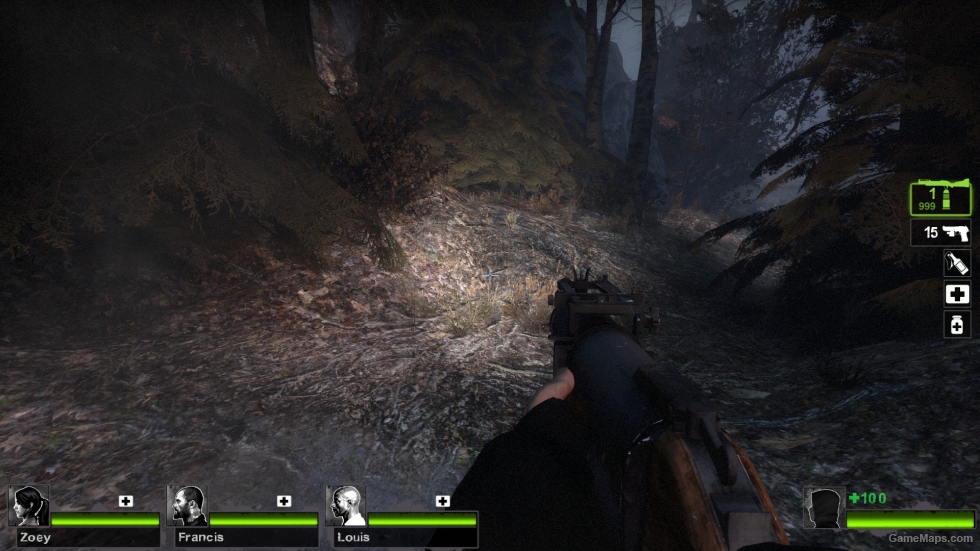Choose the first aid kit slot
The width and height of the screenshot is (980, 551).
pyautogui.click(x=957, y=294)
